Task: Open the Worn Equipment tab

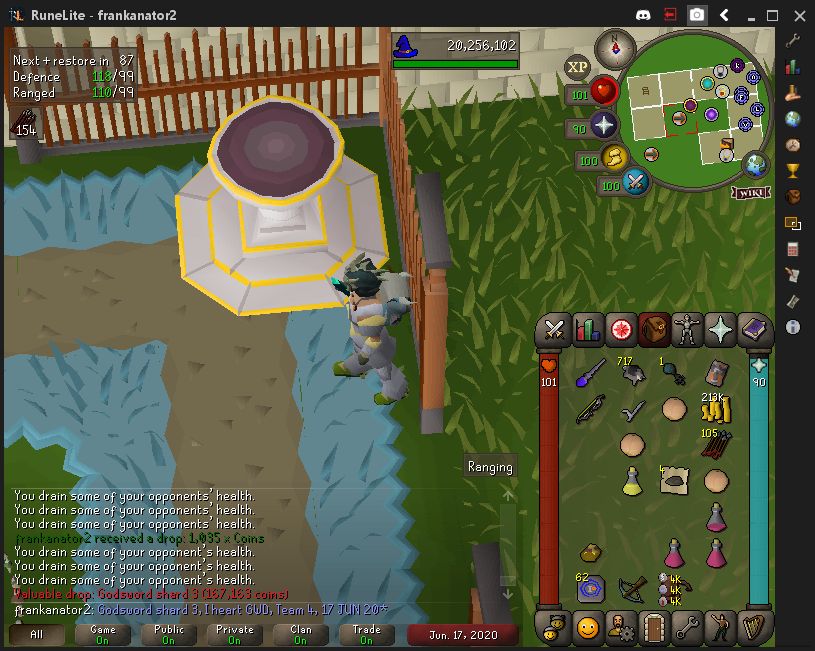Action: click(688, 329)
